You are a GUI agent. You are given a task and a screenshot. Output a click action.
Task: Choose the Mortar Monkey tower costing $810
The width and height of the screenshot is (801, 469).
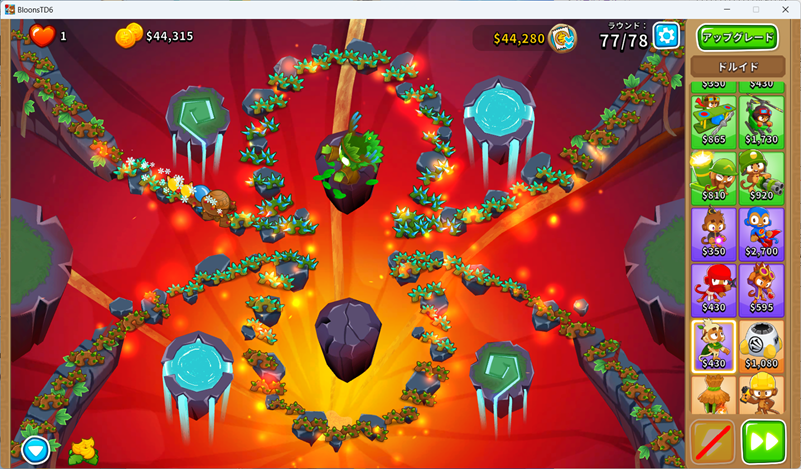click(713, 177)
